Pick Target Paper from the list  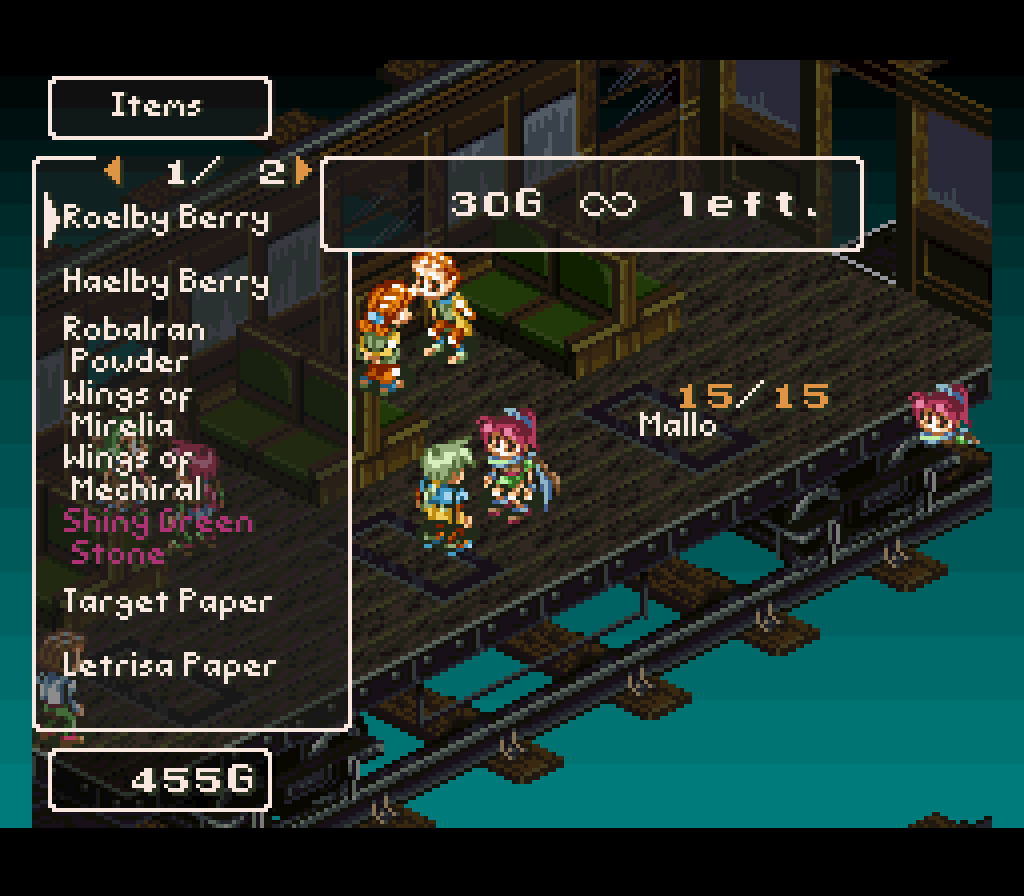tap(166, 602)
